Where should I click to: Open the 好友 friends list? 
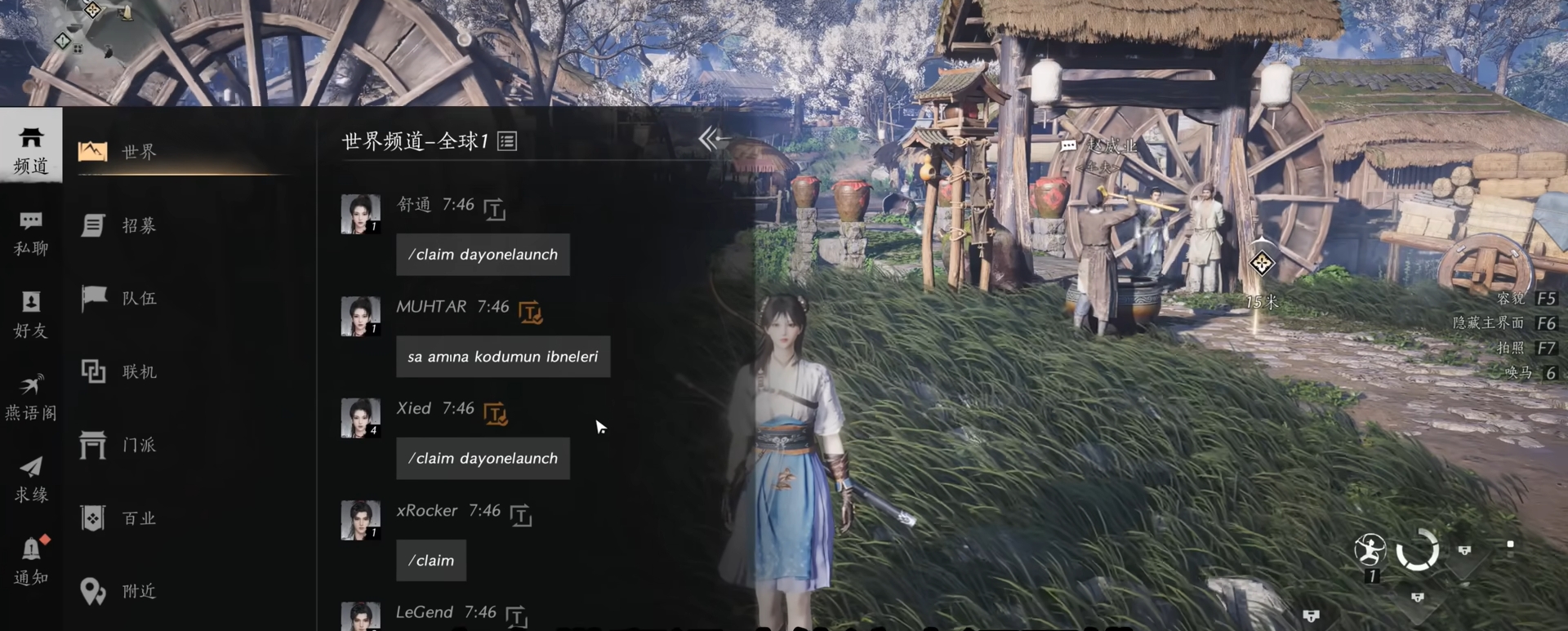[31, 314]
